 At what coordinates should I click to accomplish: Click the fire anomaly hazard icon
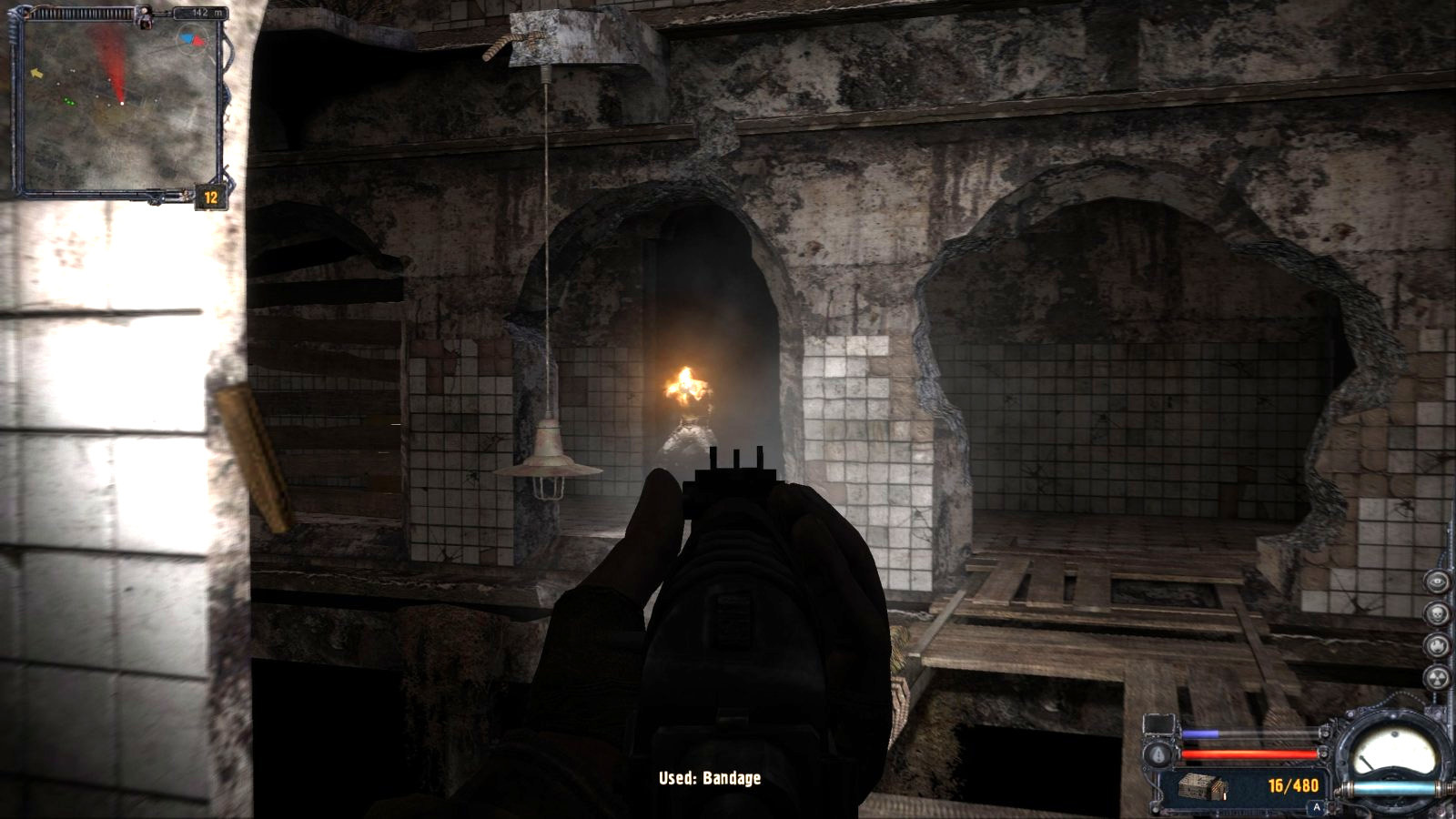pos(1437,646)
